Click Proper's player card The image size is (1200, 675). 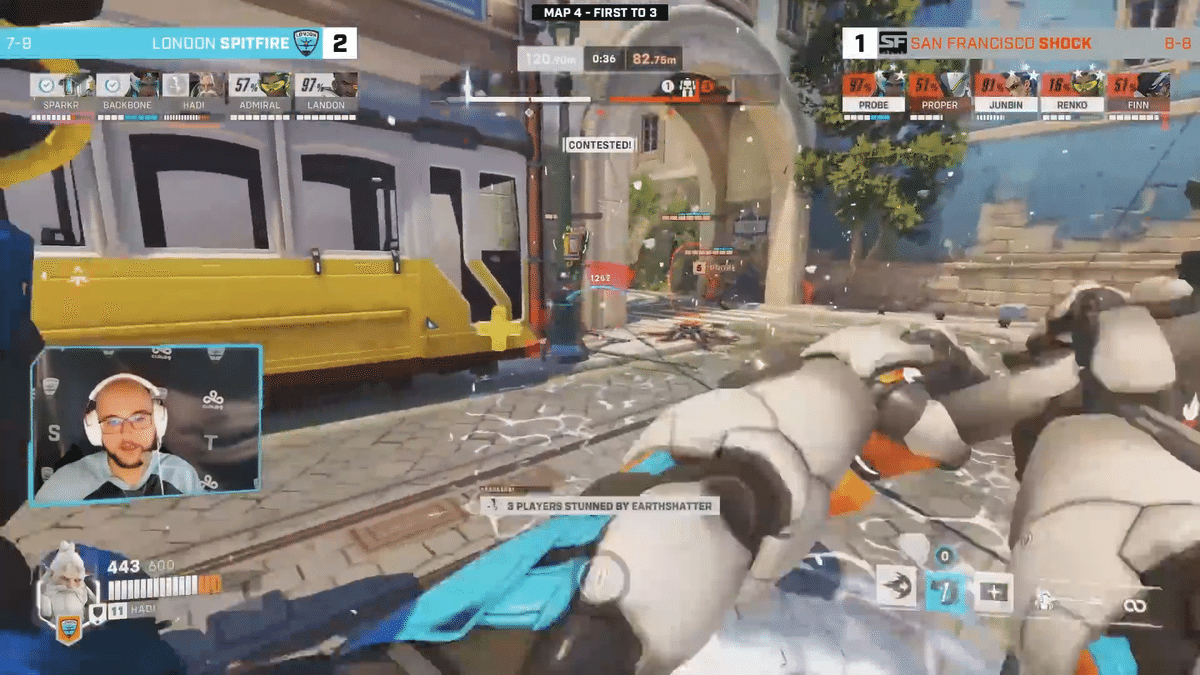click(x=939, y=92)
